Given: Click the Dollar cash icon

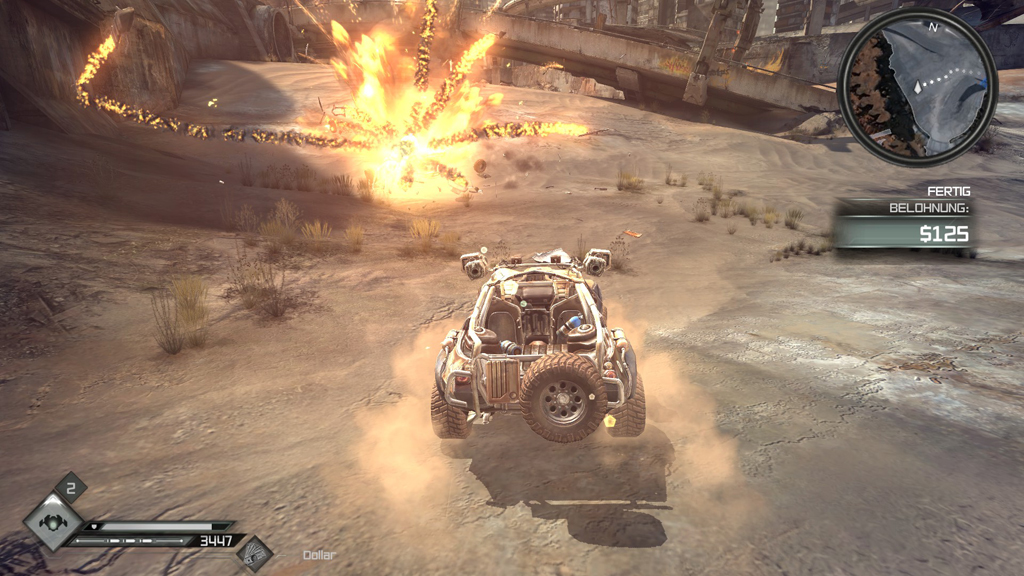Looking at the screenshot, I should tap(255, 553).
